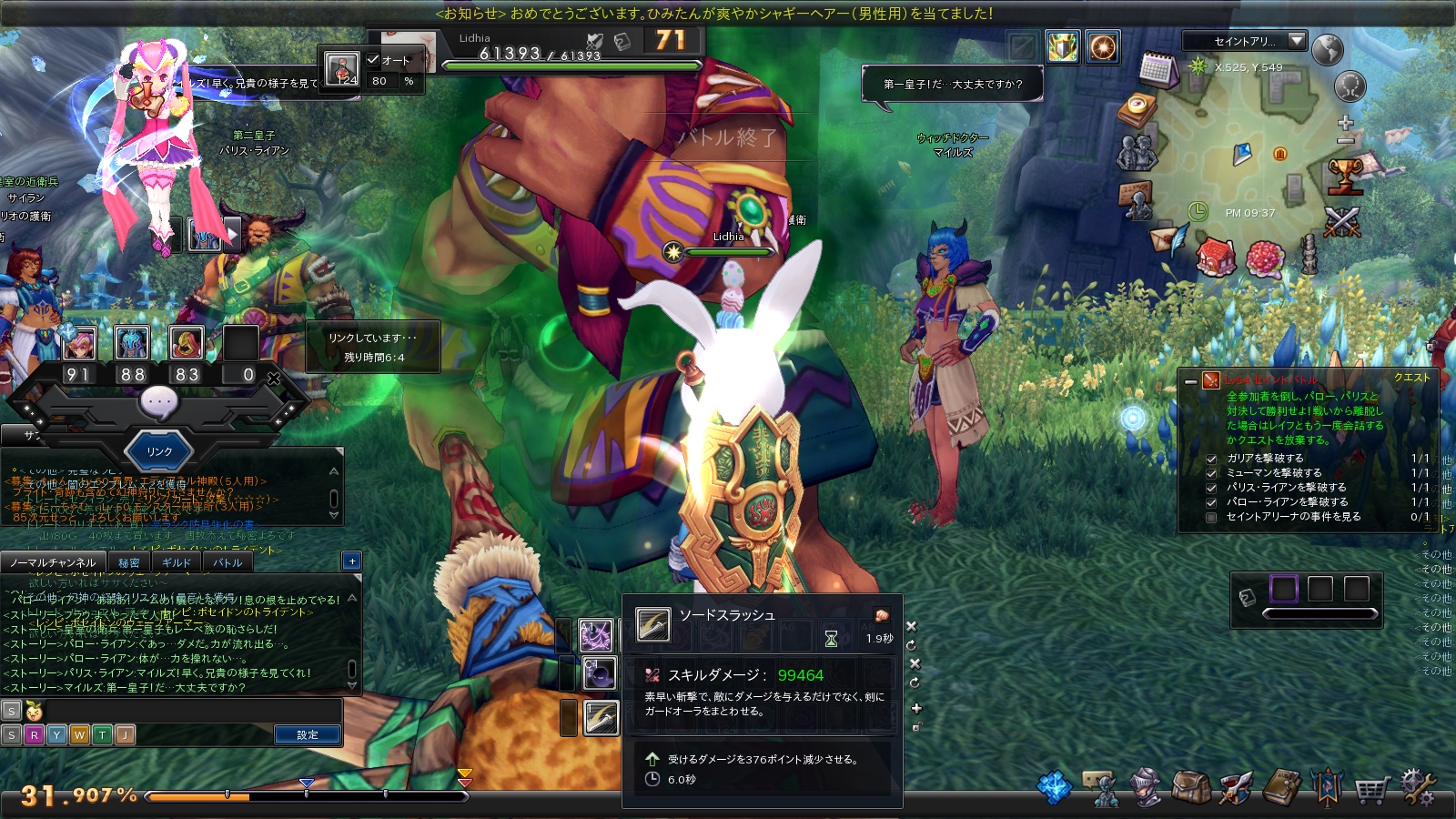Collapse the クエスト tracker panel

point(1190,382)
